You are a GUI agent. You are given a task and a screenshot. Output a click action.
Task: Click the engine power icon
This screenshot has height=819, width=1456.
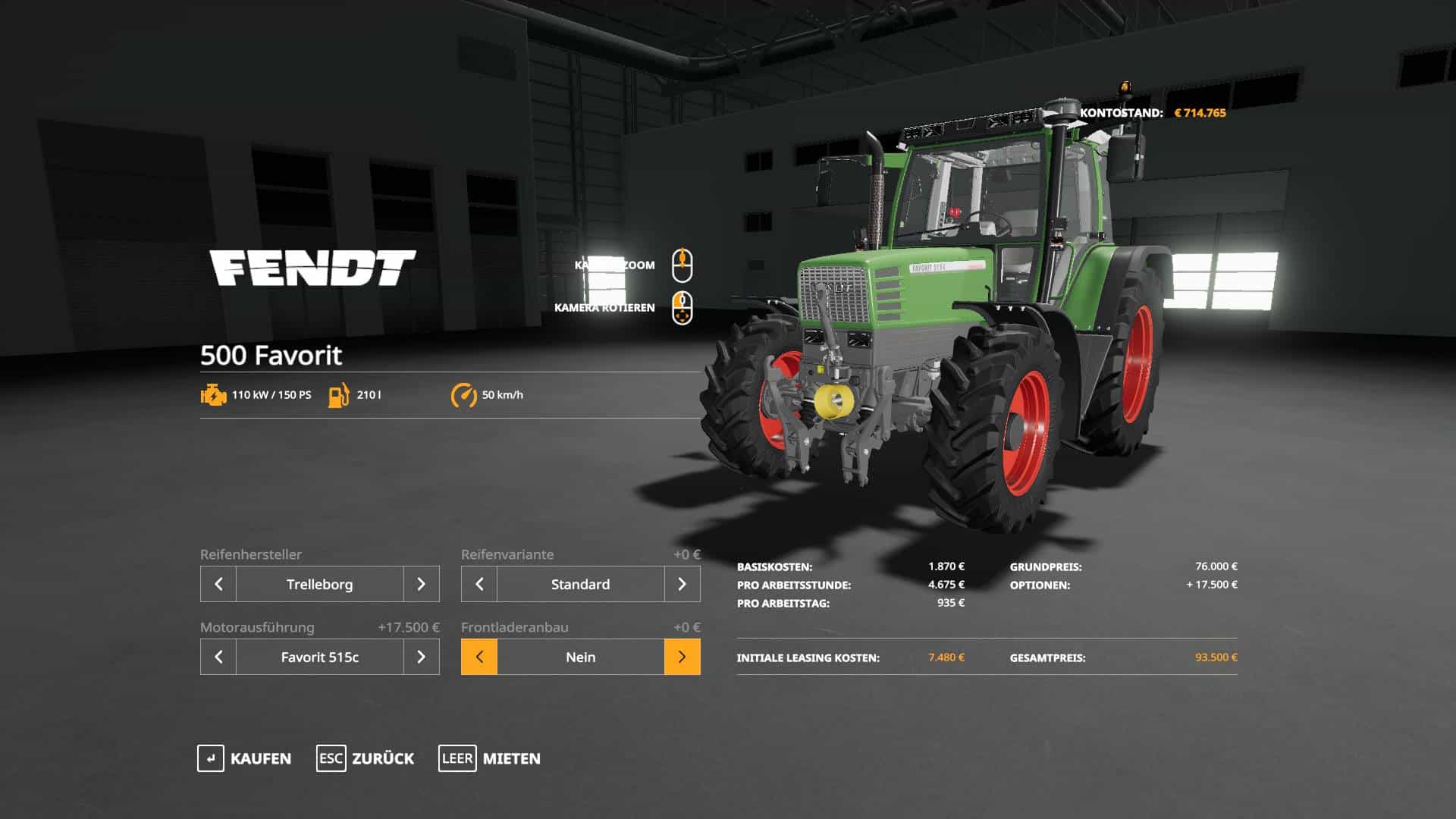213,394
